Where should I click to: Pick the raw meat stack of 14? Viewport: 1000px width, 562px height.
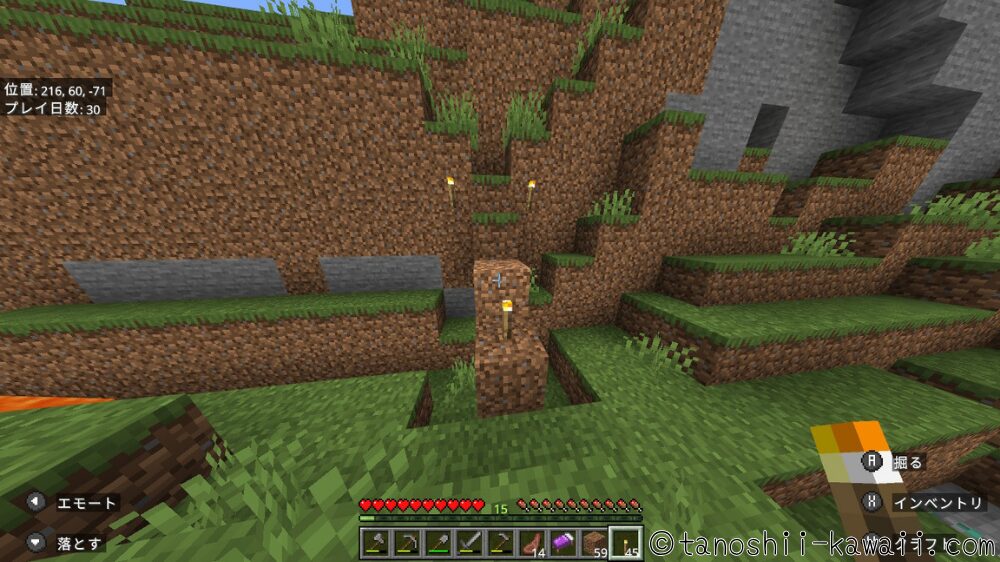[x=532, y=542]
